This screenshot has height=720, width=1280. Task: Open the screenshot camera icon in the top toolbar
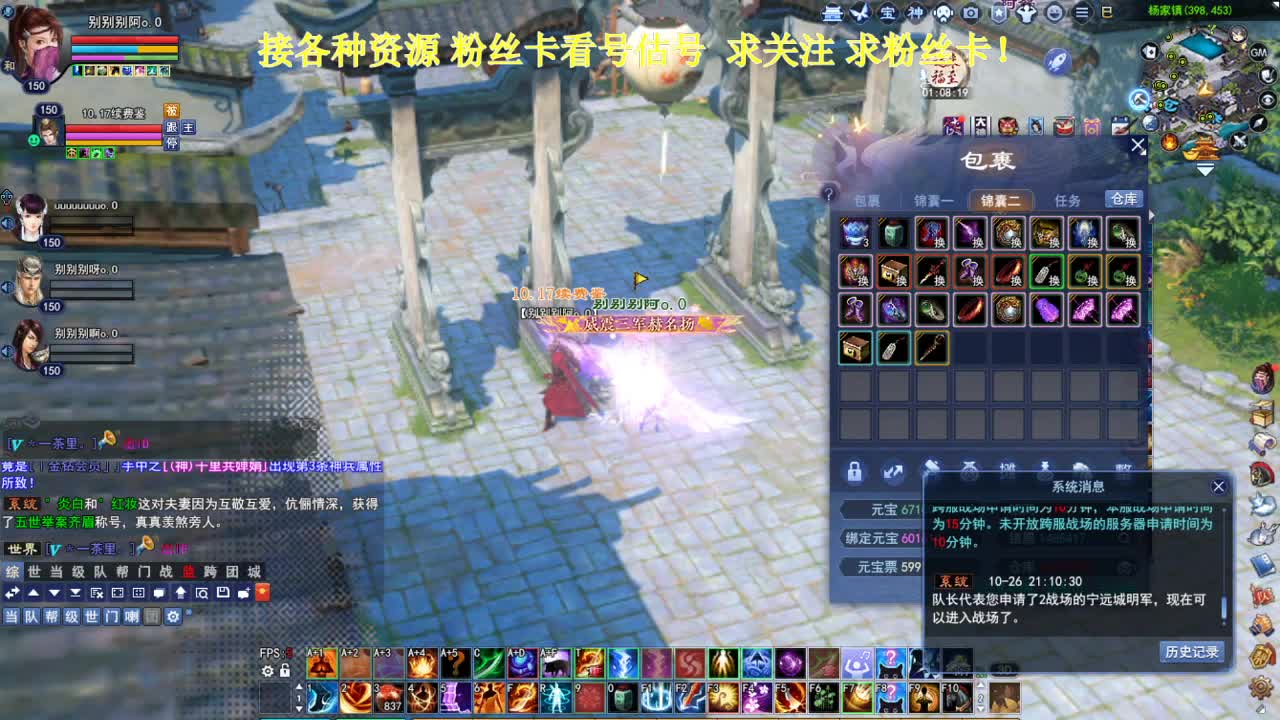970,13
